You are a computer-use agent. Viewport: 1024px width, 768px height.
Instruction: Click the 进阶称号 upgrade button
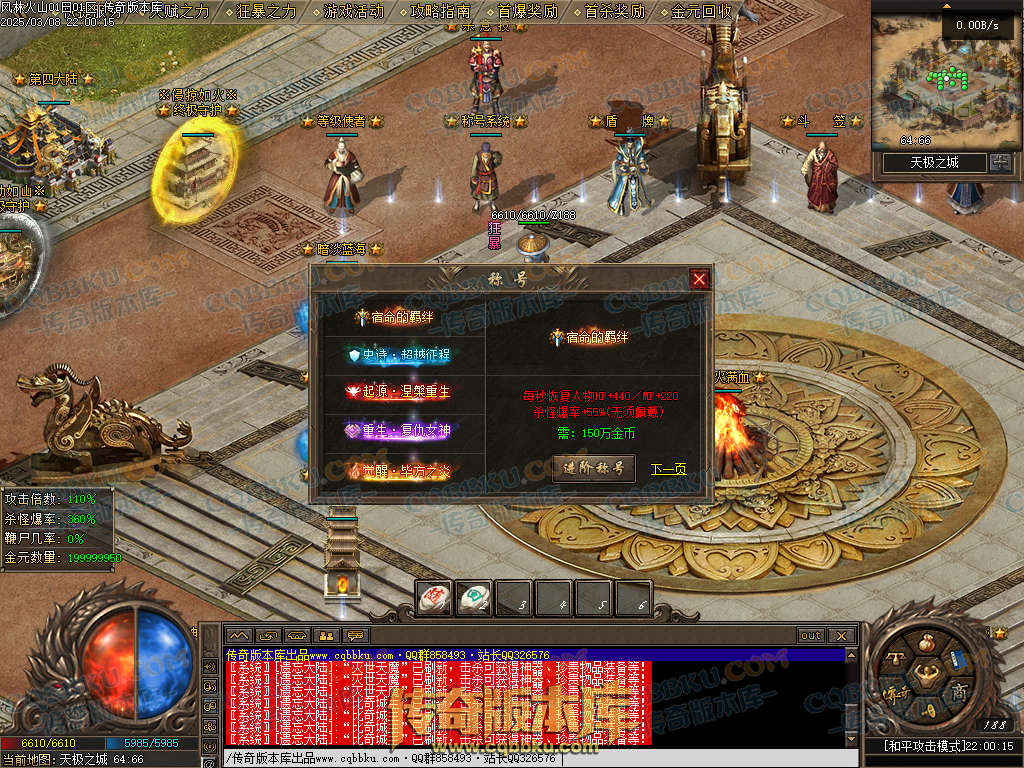click(594, 468)
